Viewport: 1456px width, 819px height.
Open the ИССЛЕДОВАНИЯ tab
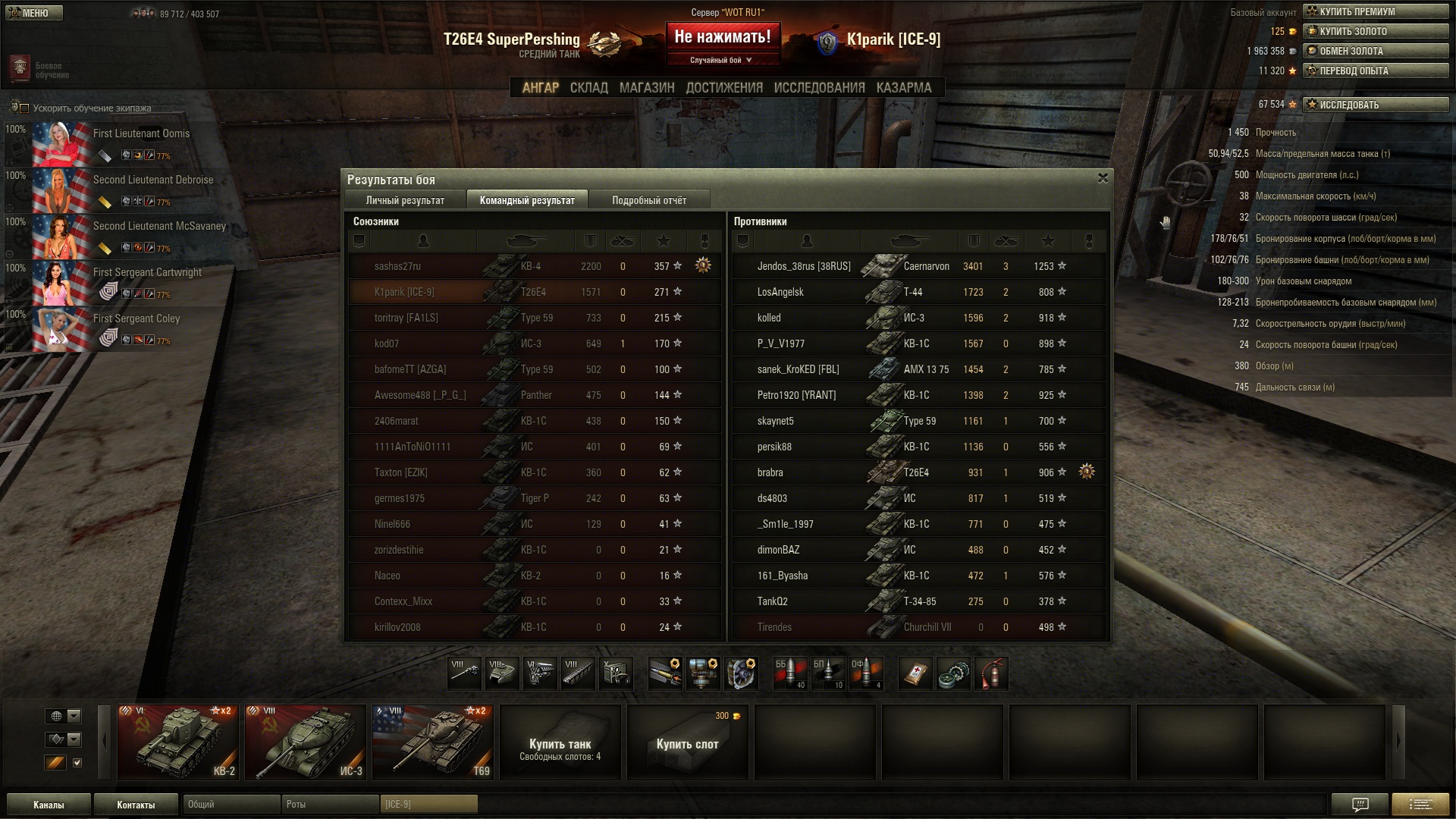(819, 88)
